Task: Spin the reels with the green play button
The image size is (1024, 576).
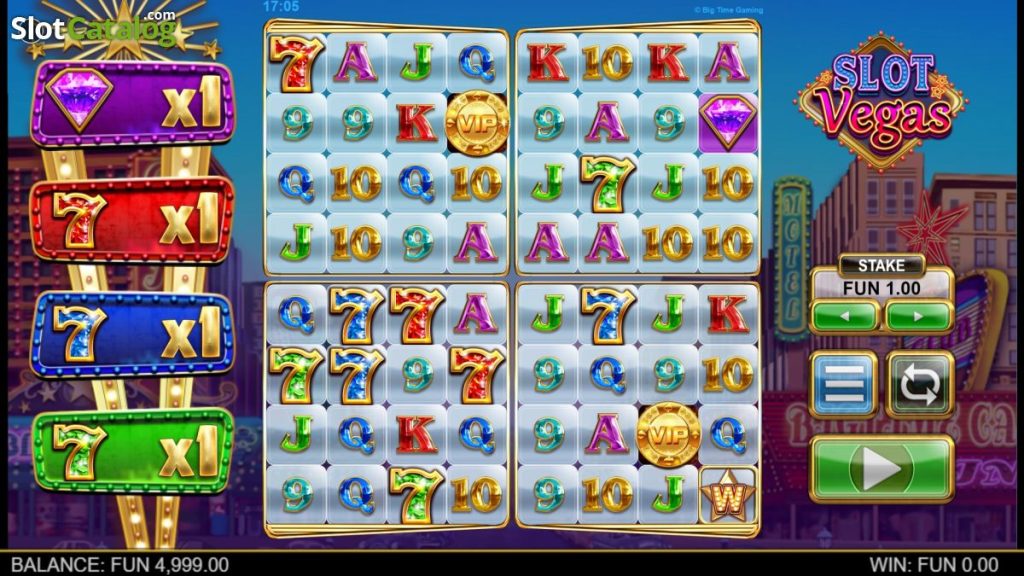Action: [881, 468]
